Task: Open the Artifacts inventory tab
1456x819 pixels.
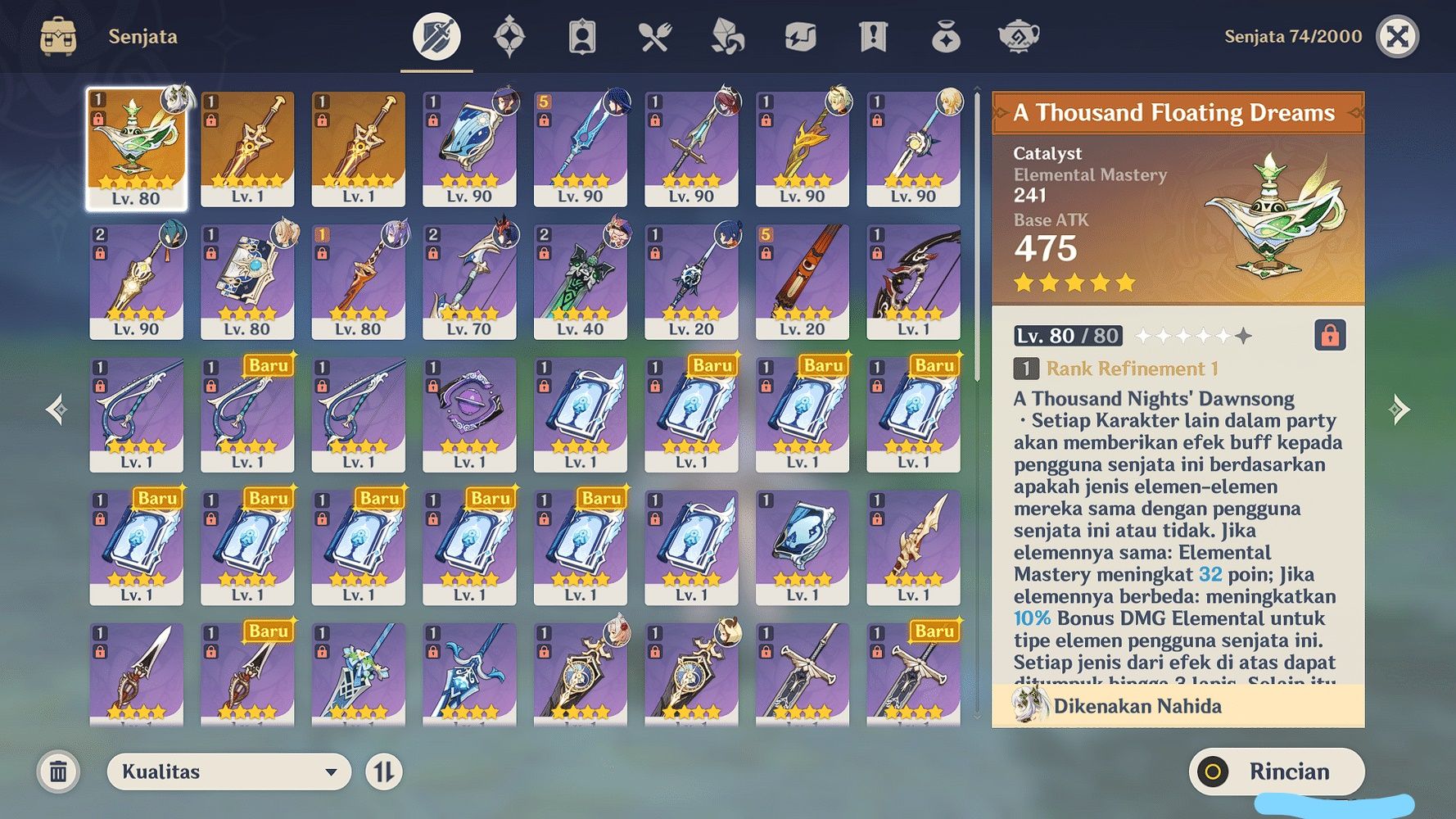Action: coord(510,37)
